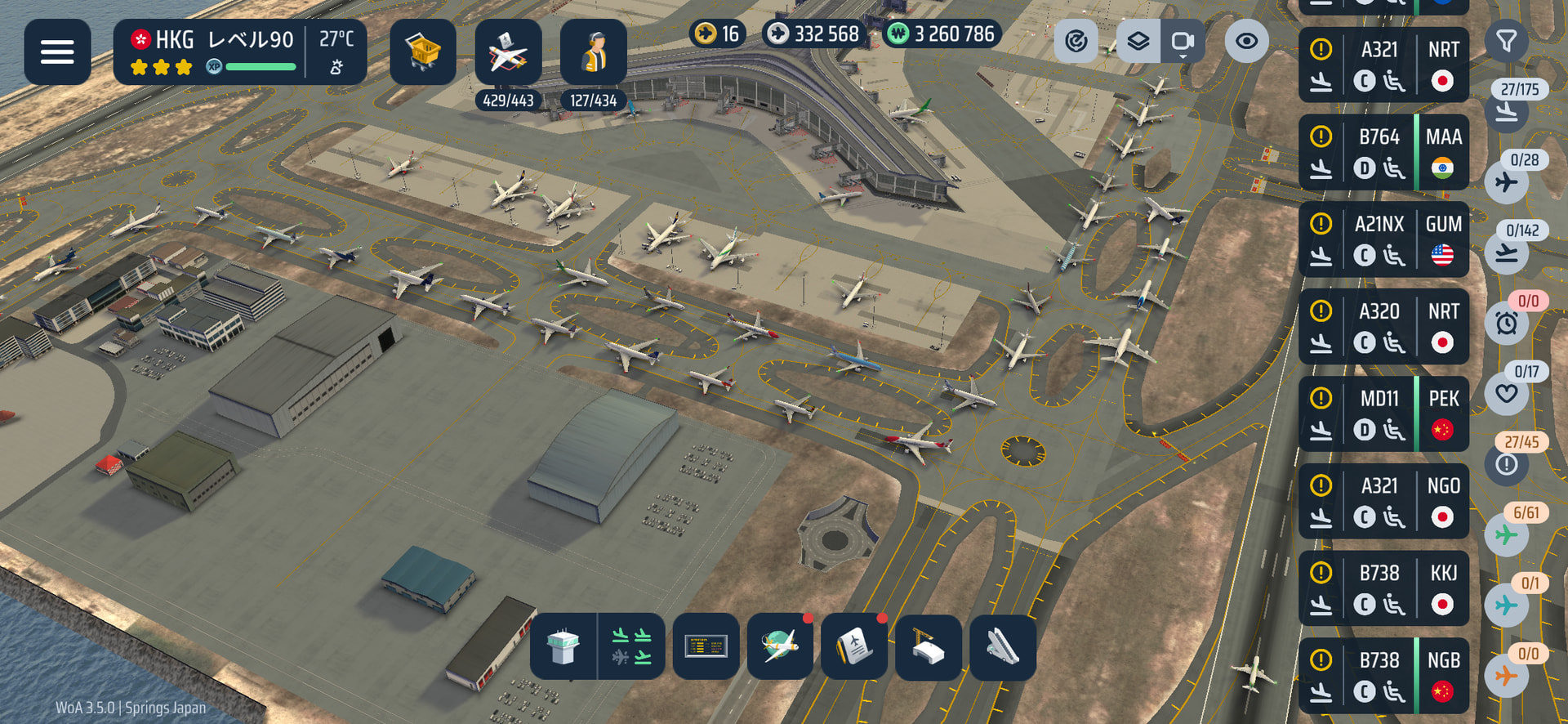Open the staff personnel panel
This screenshot has height=724, width=1568.
(x=594, y=52)
